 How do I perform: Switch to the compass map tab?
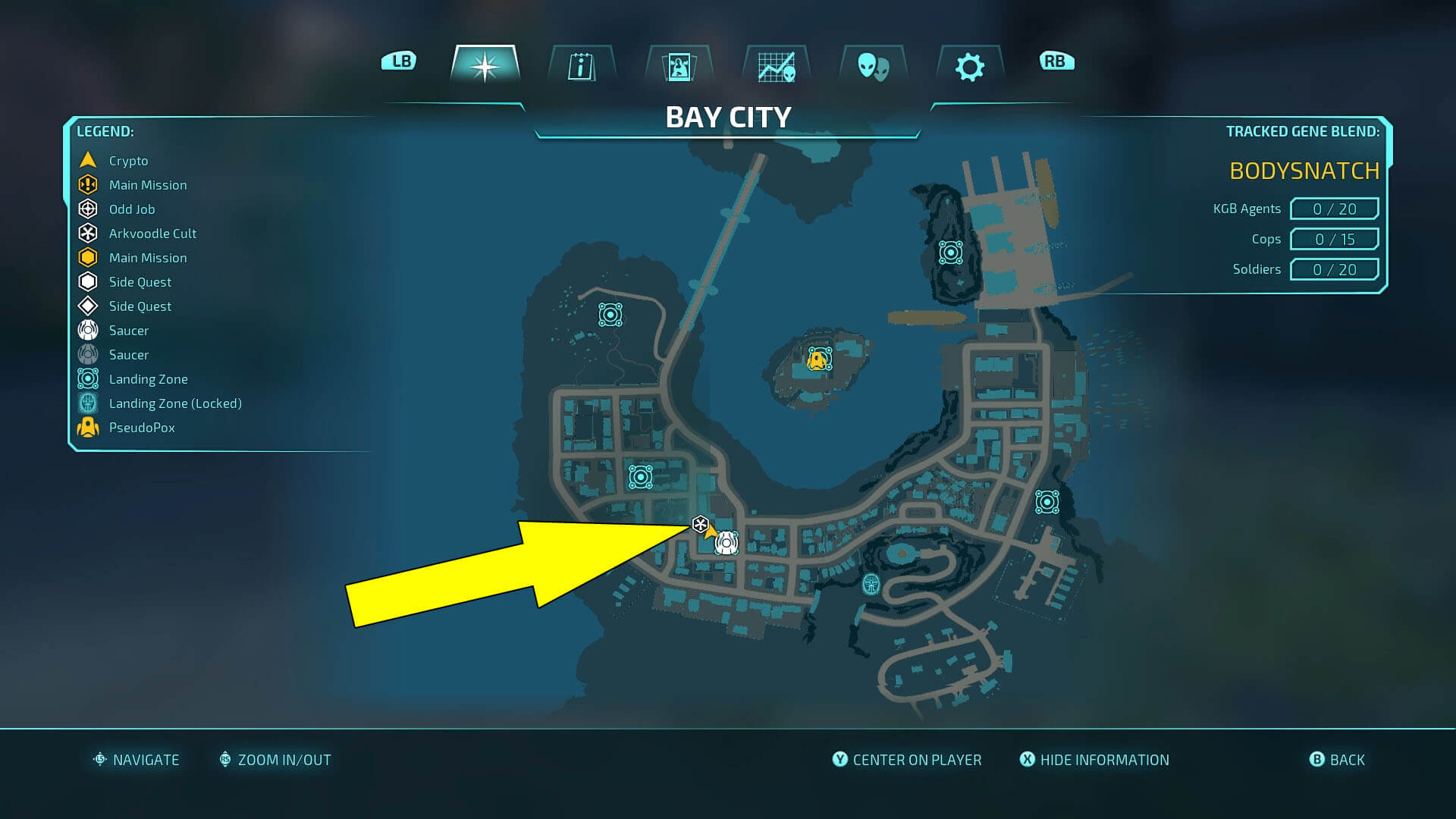point(485,65)
